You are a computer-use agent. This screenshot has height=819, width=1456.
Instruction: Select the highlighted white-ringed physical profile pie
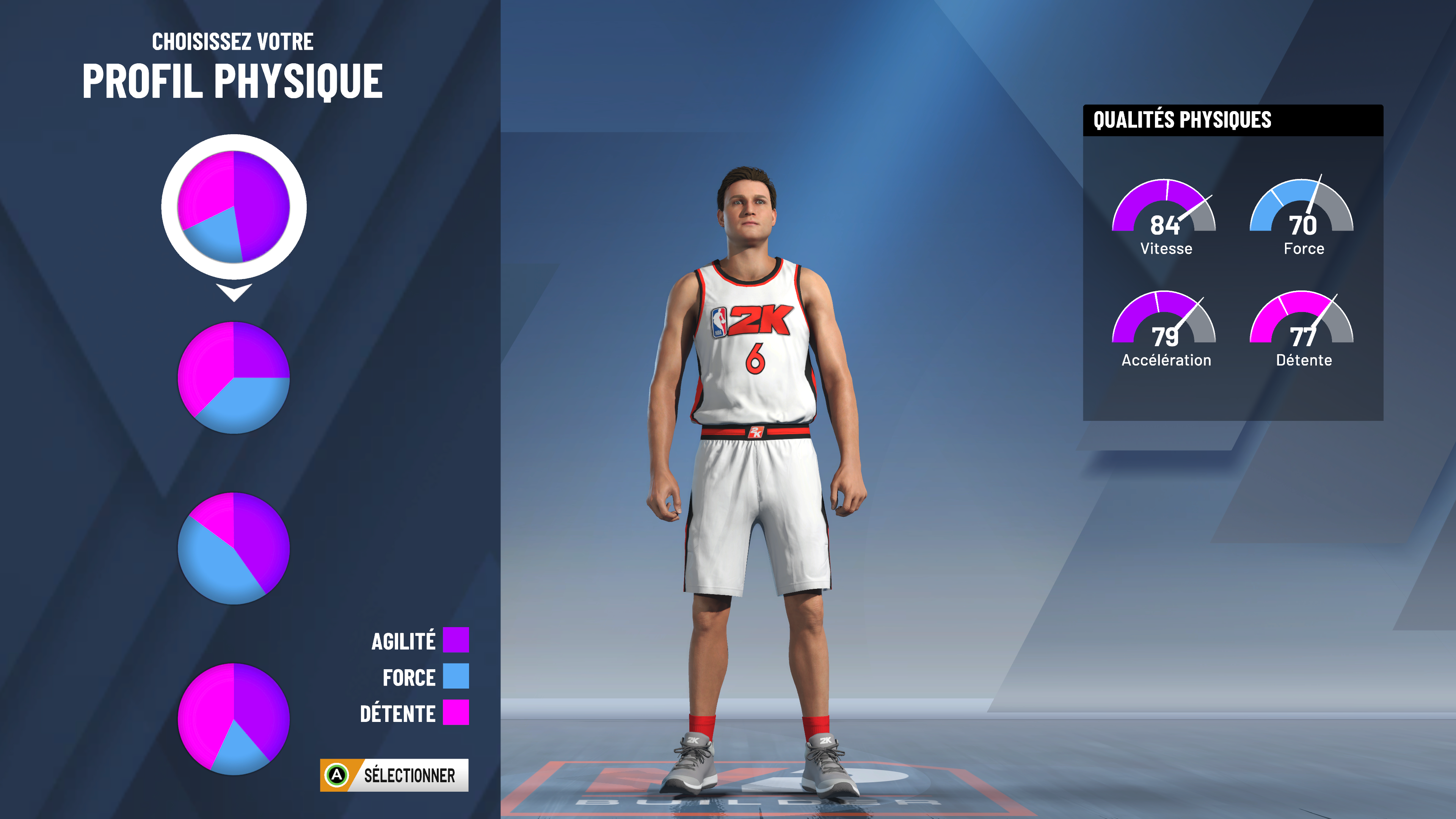pos(234,207)
